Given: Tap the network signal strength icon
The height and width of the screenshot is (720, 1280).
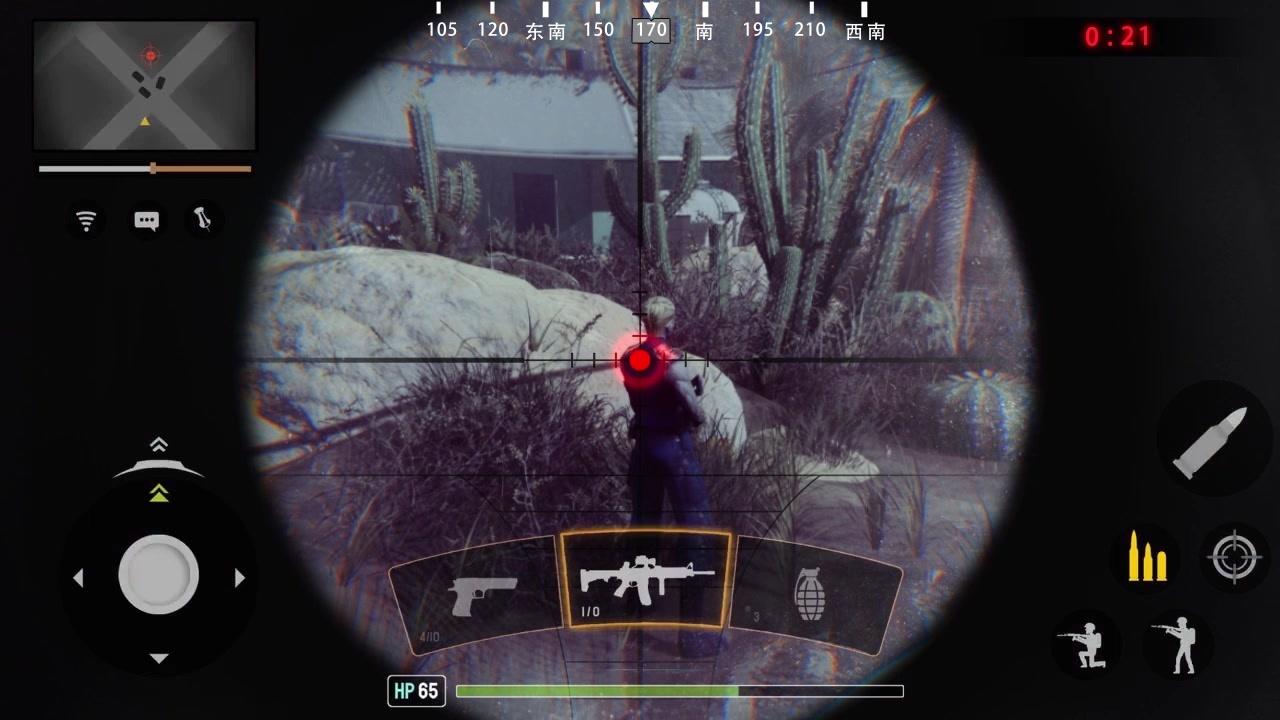Looking at the screenshot, I should [x=87, y=220].
